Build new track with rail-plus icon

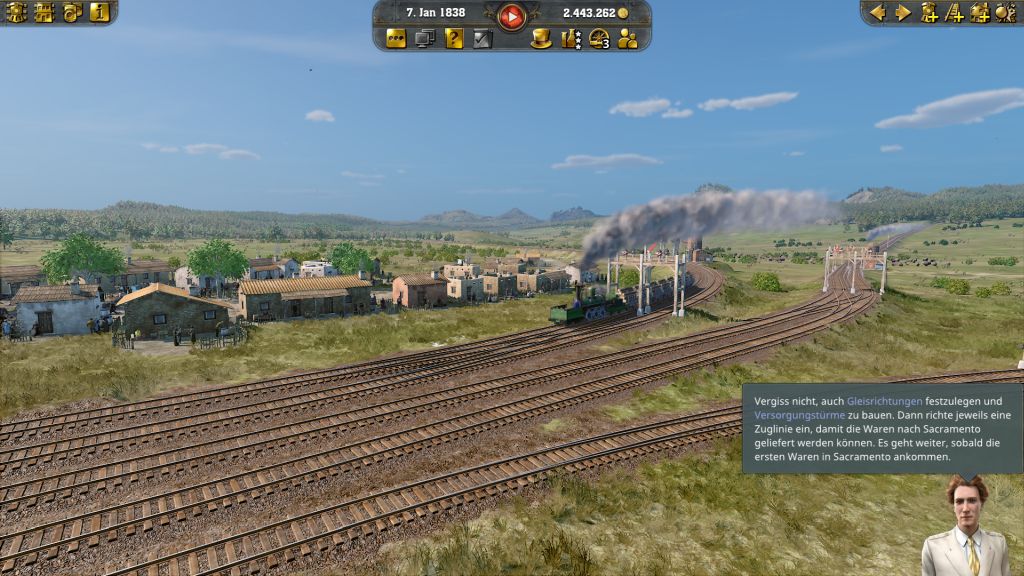954,12
